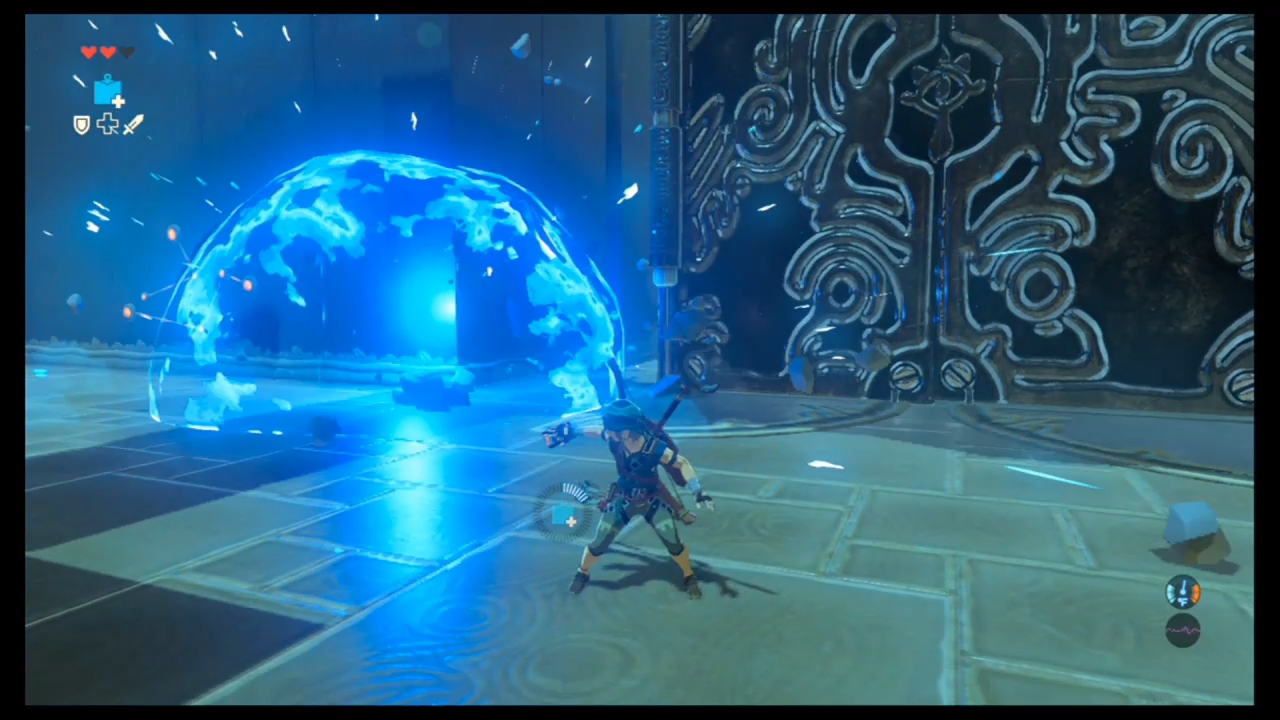This screenshot has width=1280, height=720.
Task: Click the temperature gauge icon
Action: 1183,592
